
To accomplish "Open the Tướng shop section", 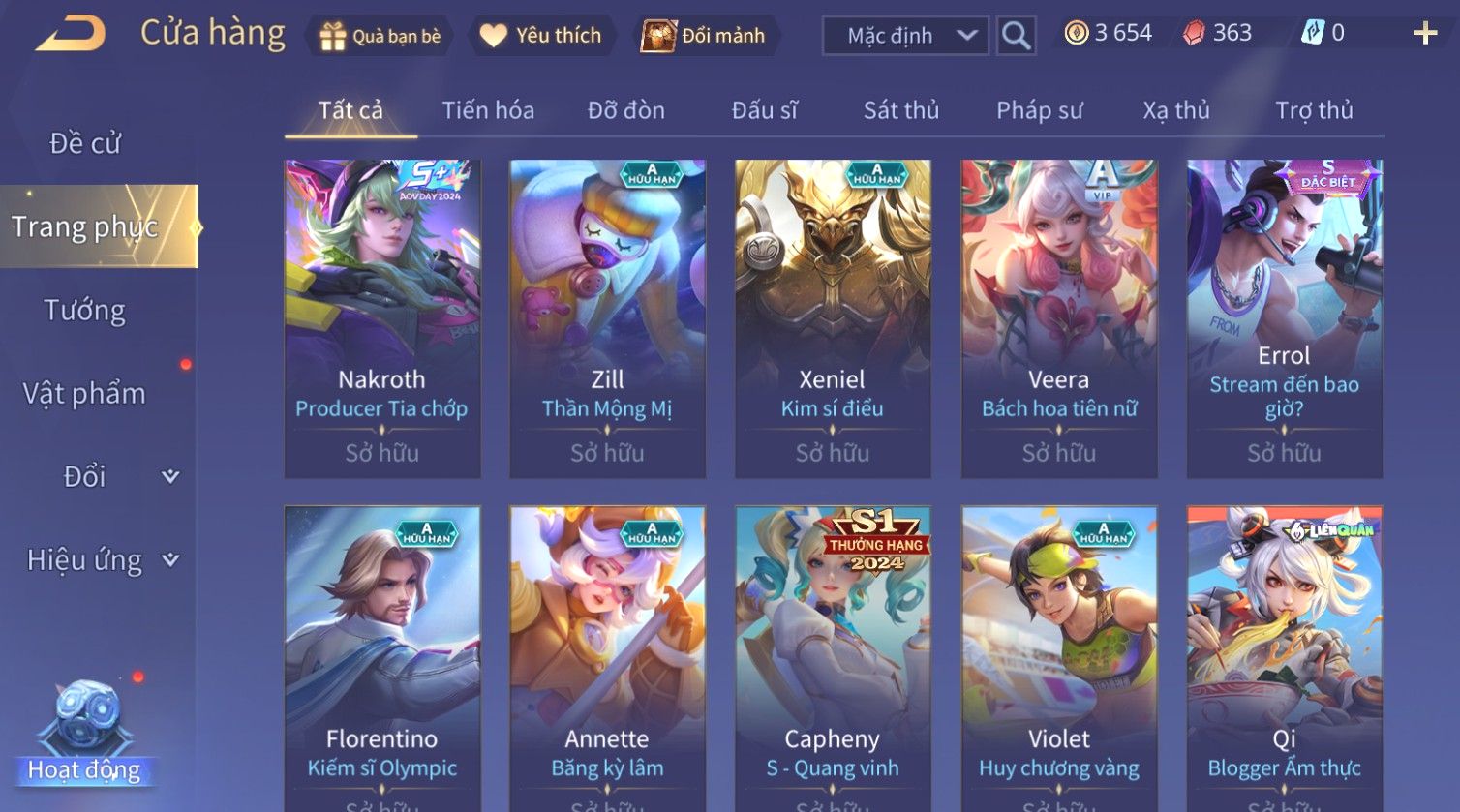I will pyautogui.click(x=85, y=311).
